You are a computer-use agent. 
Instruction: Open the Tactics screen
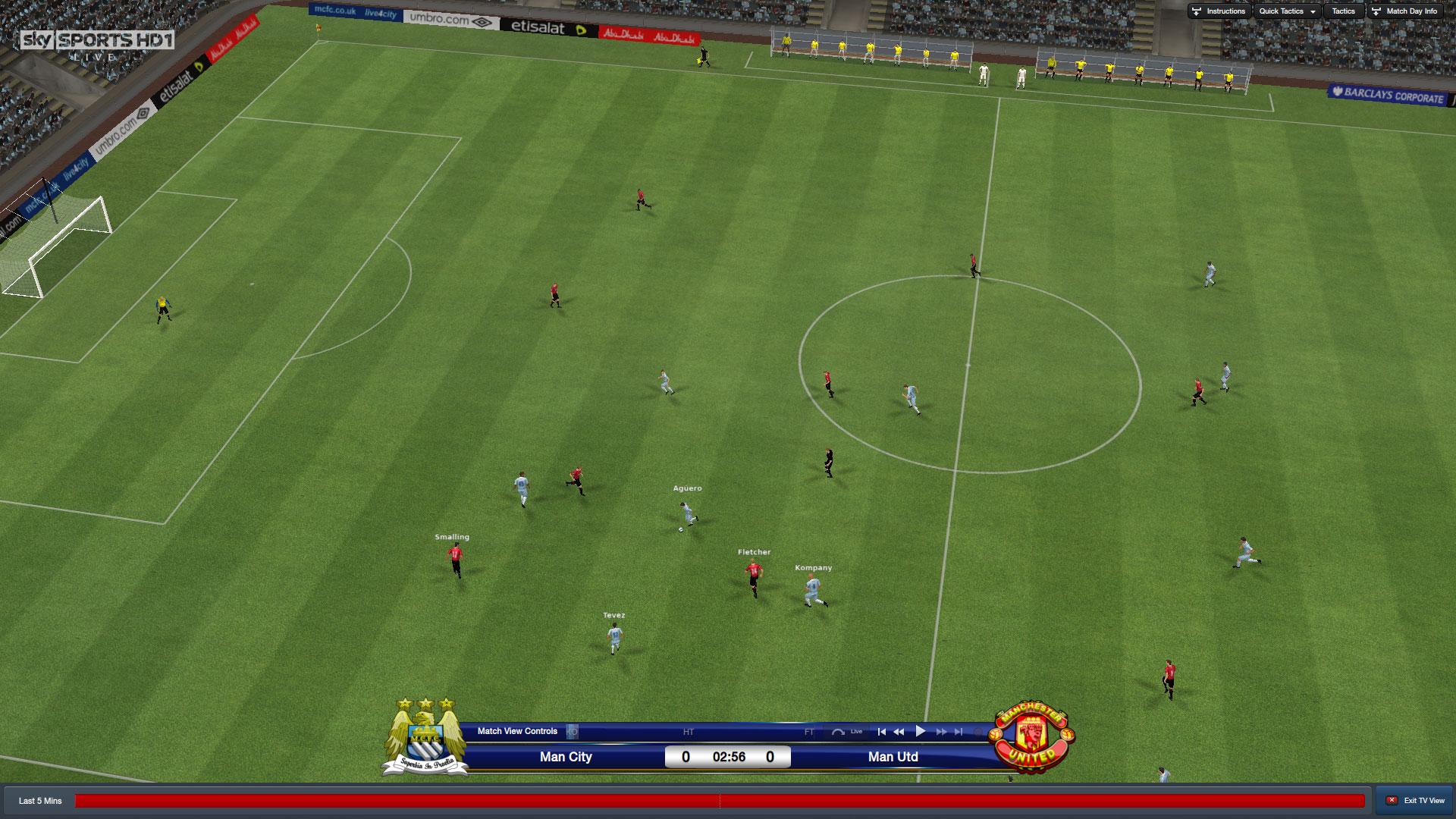coord(1343,11)
